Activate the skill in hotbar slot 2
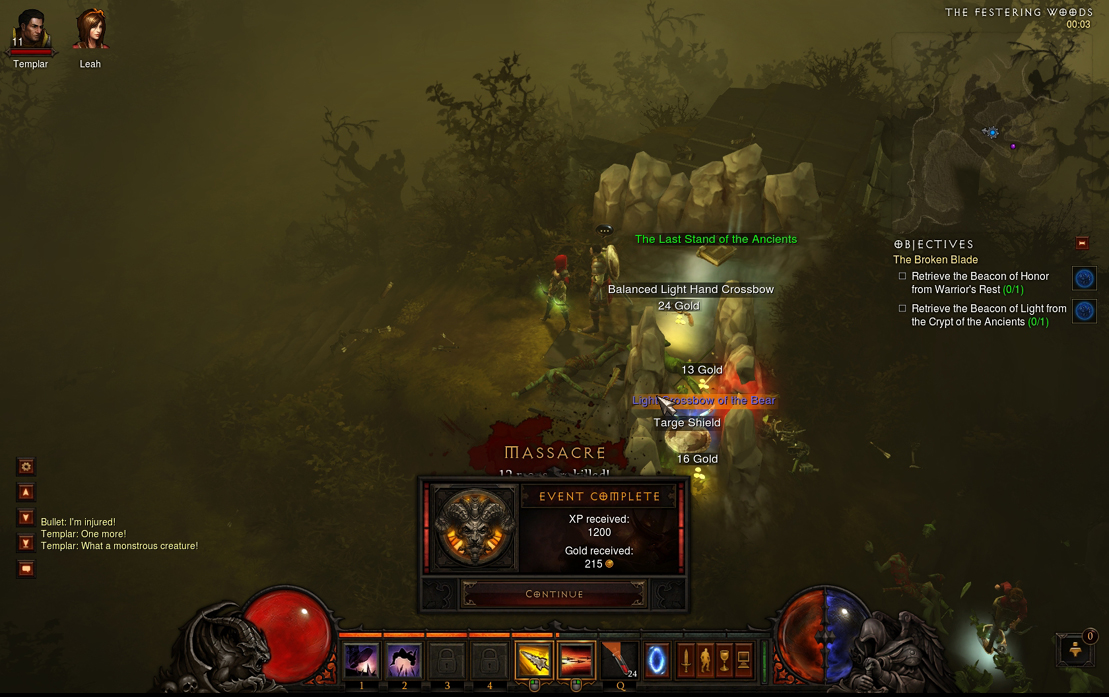The image size is (1109, 697). click(x=404, y=661)
